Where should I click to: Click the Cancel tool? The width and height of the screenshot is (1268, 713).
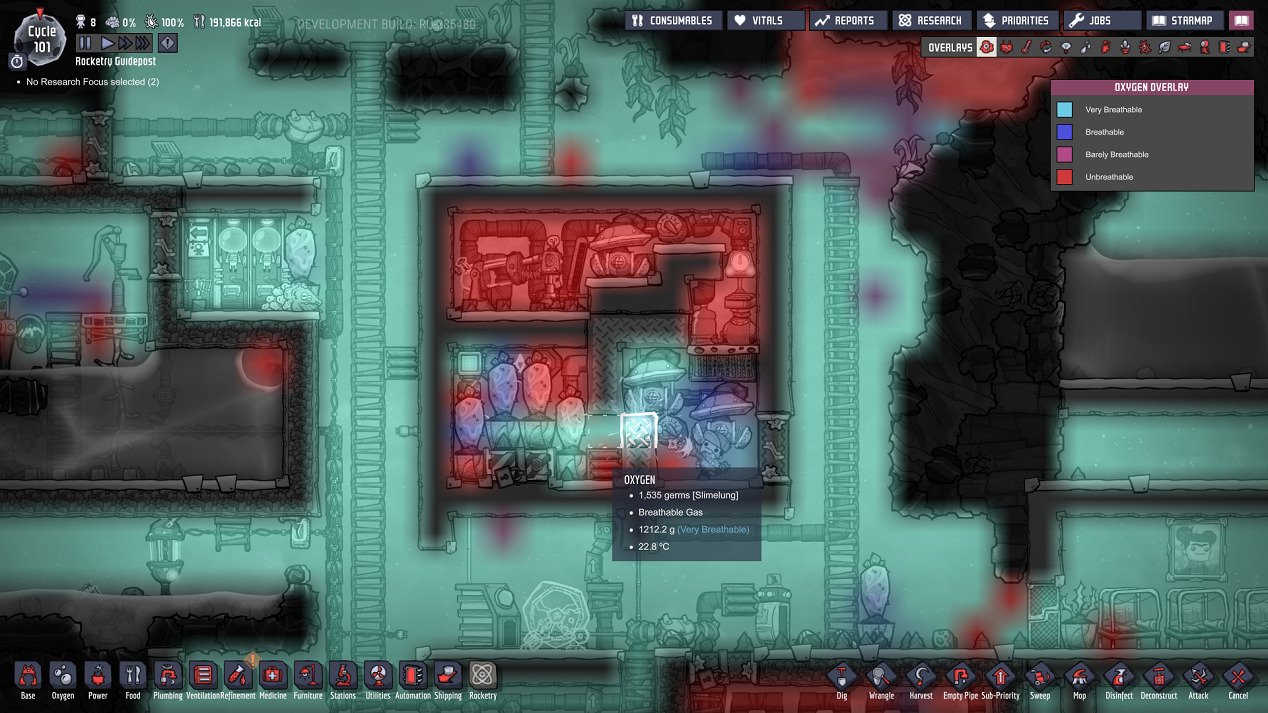coord(1238,676)
